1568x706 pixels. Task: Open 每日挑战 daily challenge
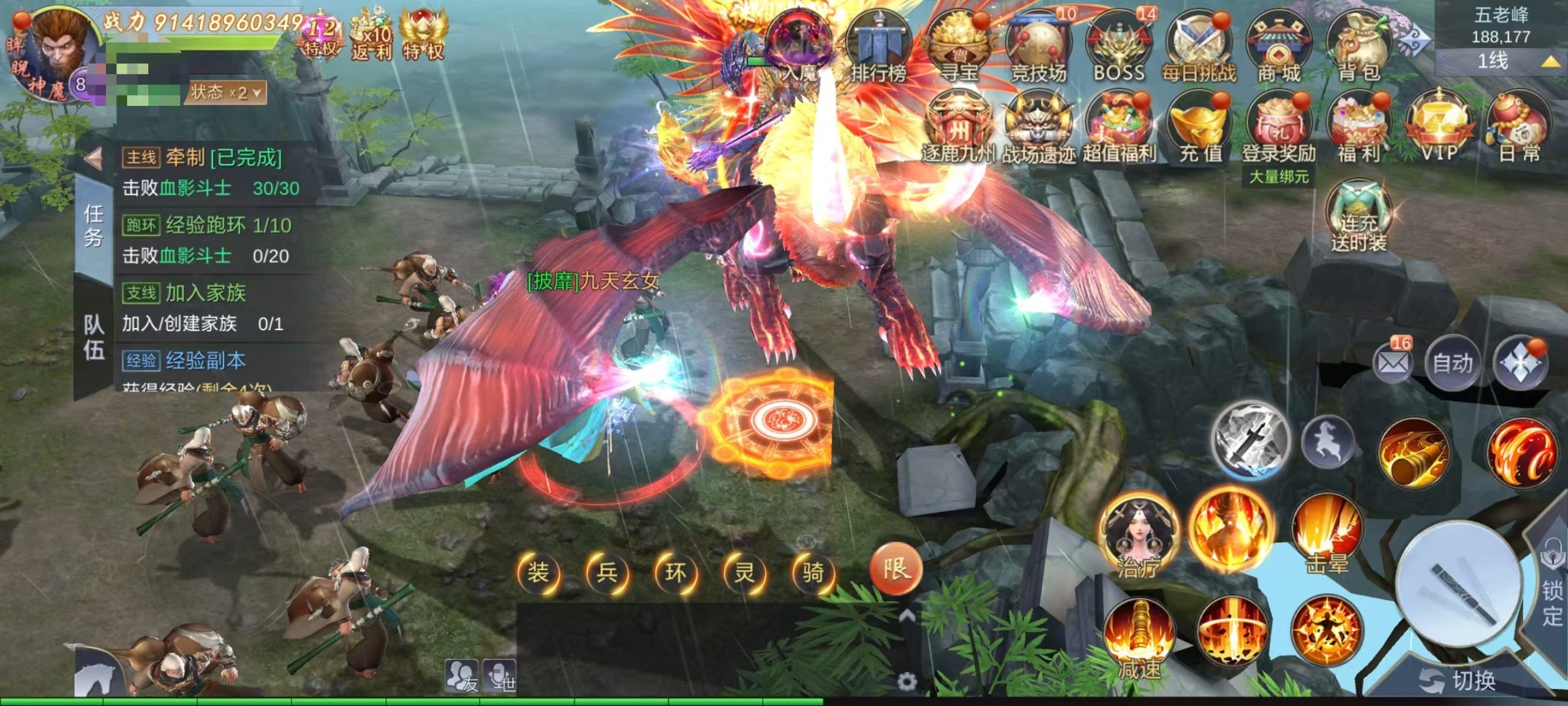pyautogui.click(x=1198, y=49)
